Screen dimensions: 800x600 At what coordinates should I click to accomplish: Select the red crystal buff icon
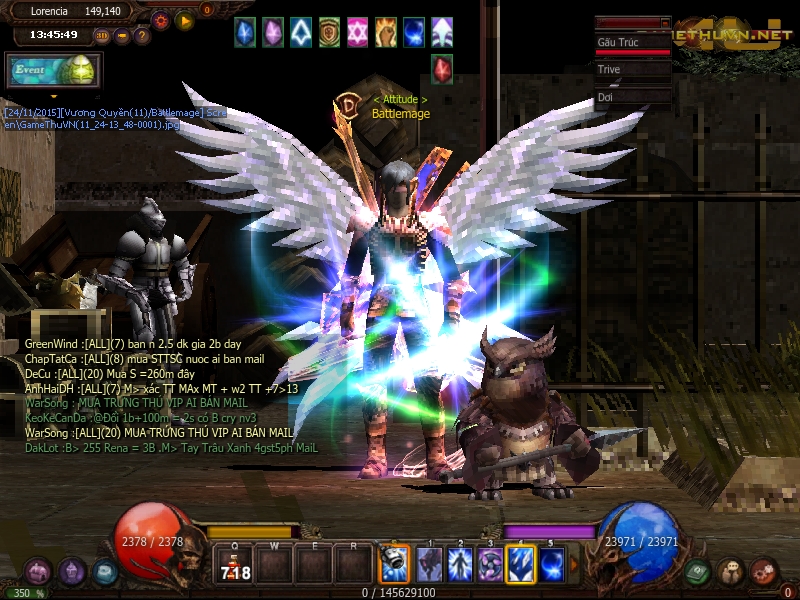point(442,69)
